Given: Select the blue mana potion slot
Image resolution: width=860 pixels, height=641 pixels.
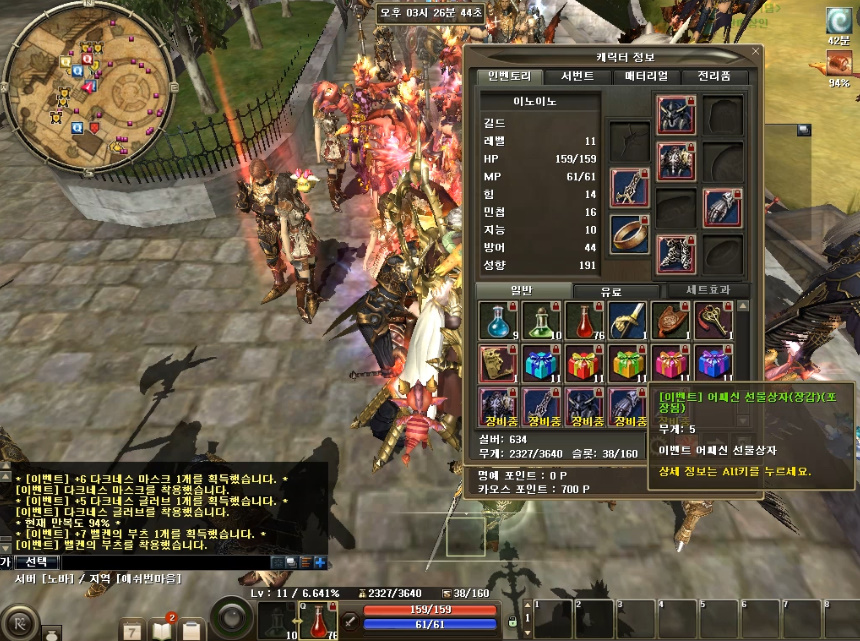Looking at the screenshot, I should (497, 320).
